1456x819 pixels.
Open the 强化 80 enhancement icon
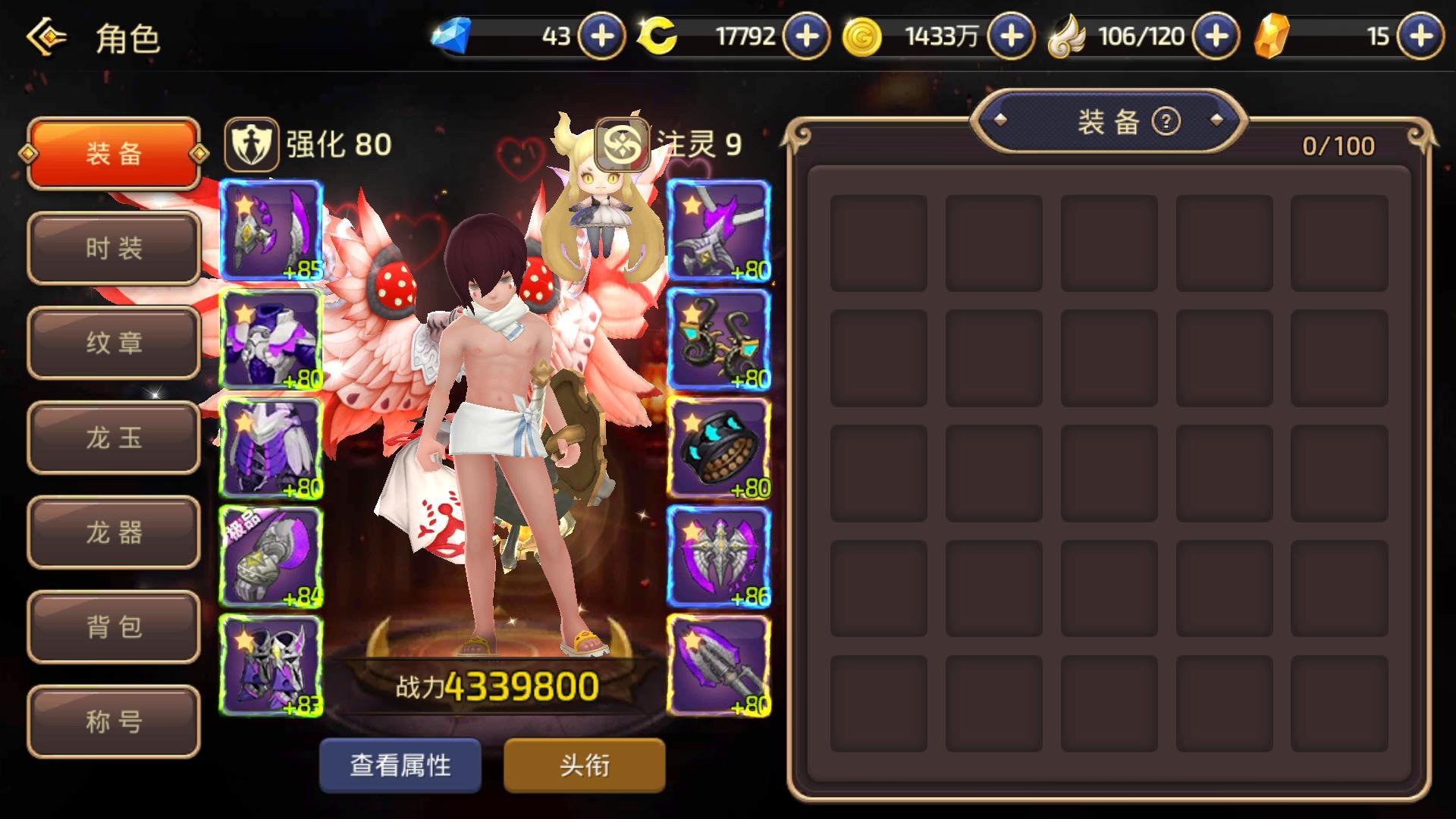[251, 144]
